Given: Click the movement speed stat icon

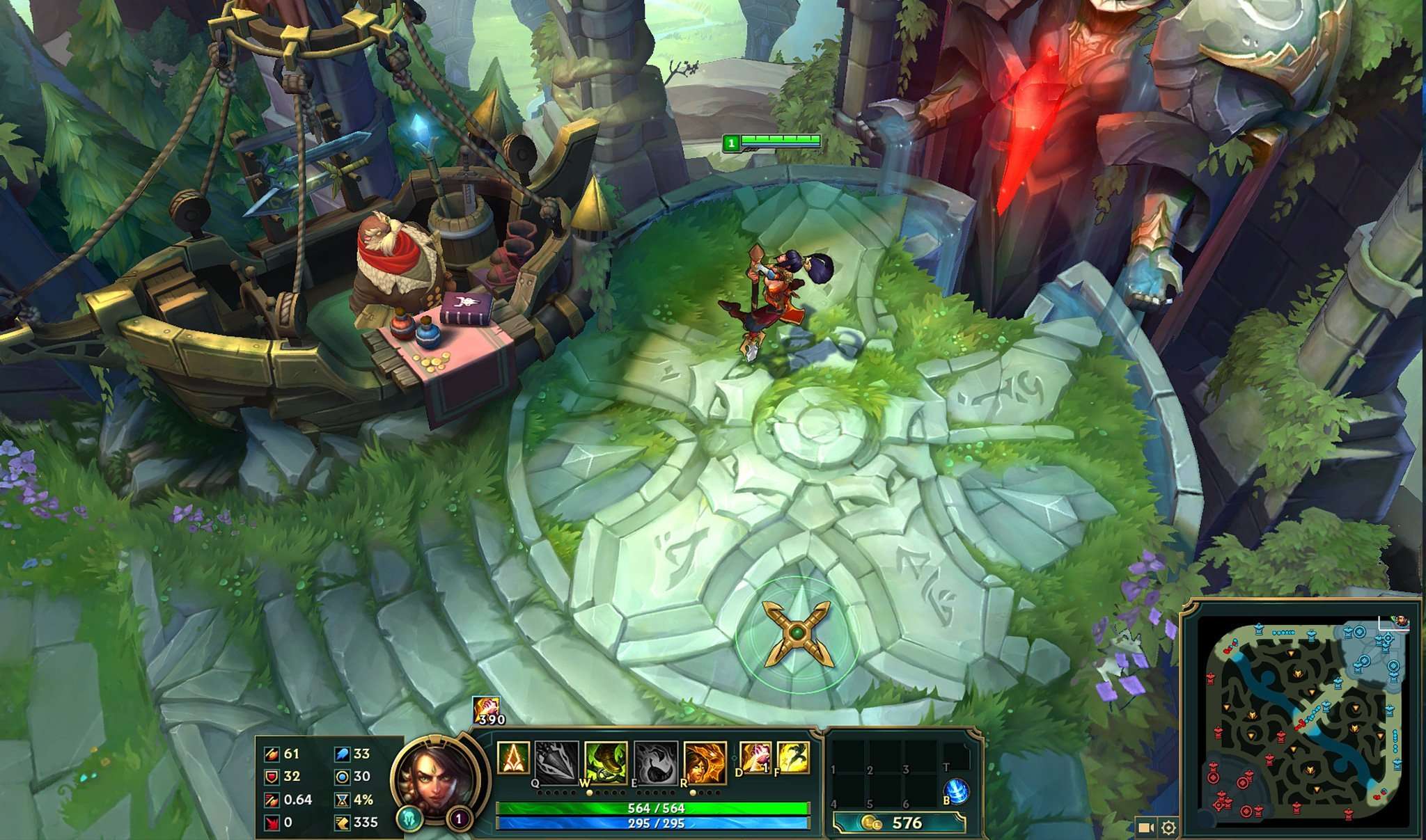Looking at the screenshot, I should pos(342,823).
